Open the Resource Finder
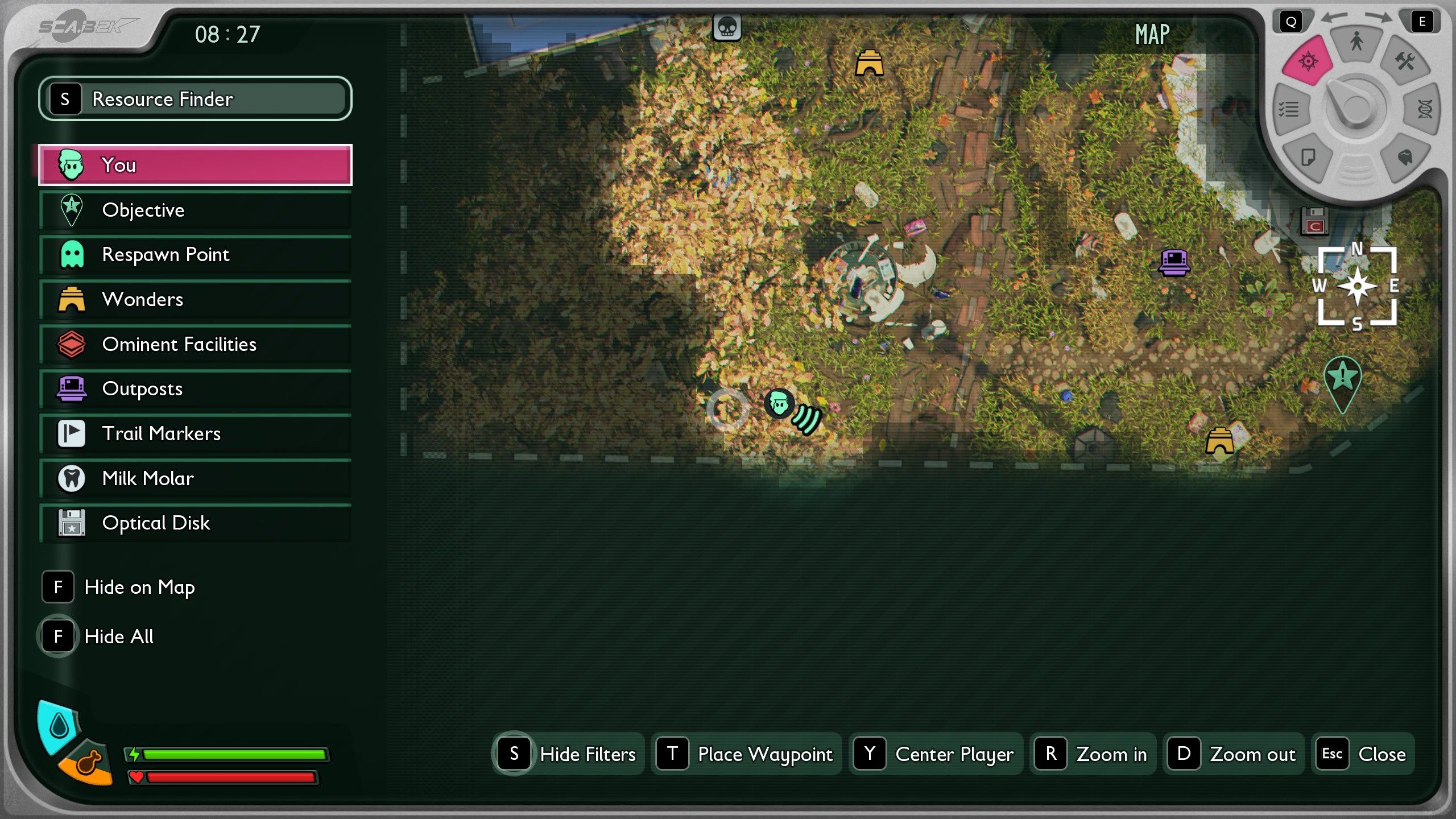Screen dimensions: 1456x819 [195, 99]
